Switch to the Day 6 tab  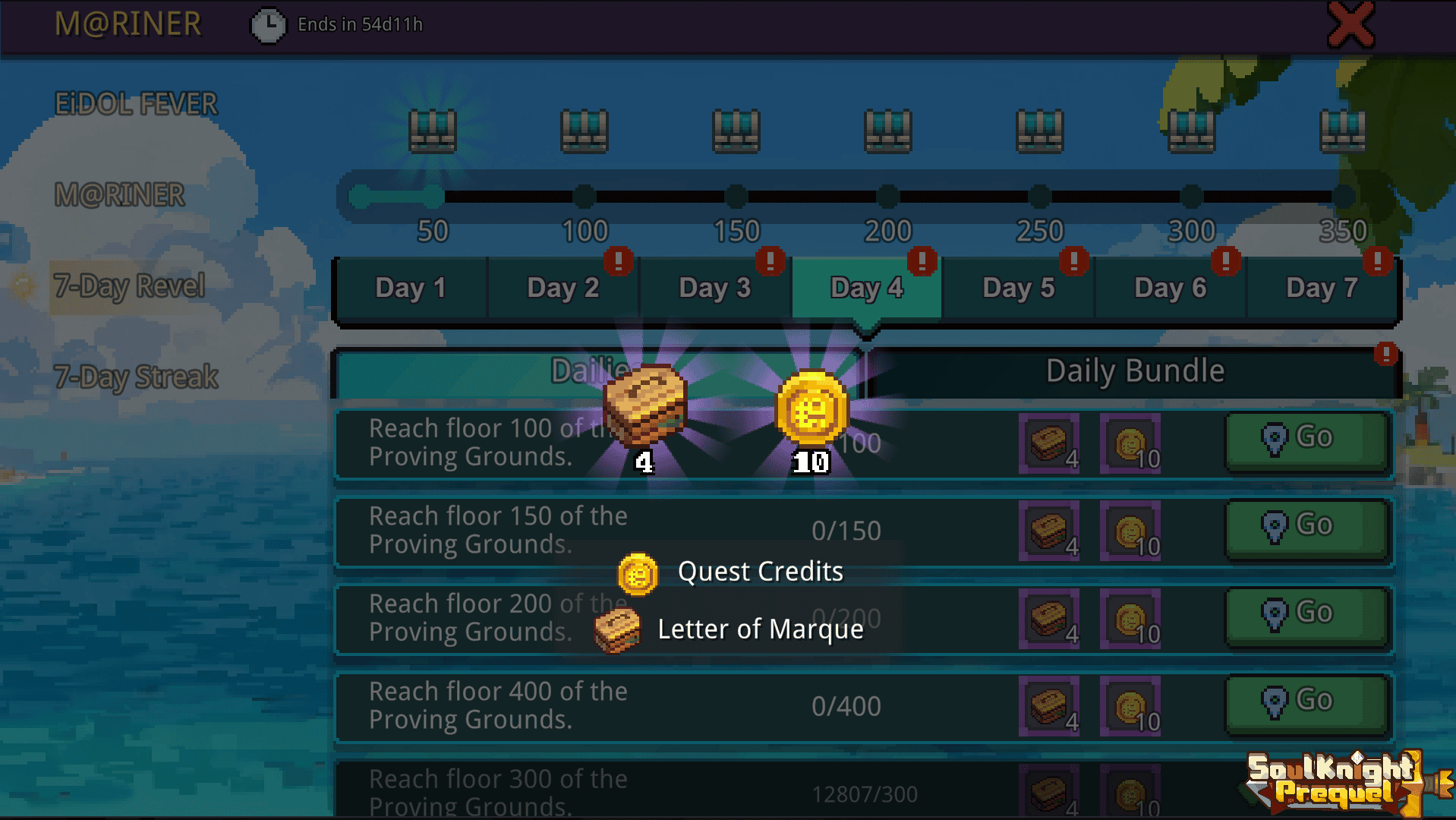pyautogui.click(x=1170, y=288)
